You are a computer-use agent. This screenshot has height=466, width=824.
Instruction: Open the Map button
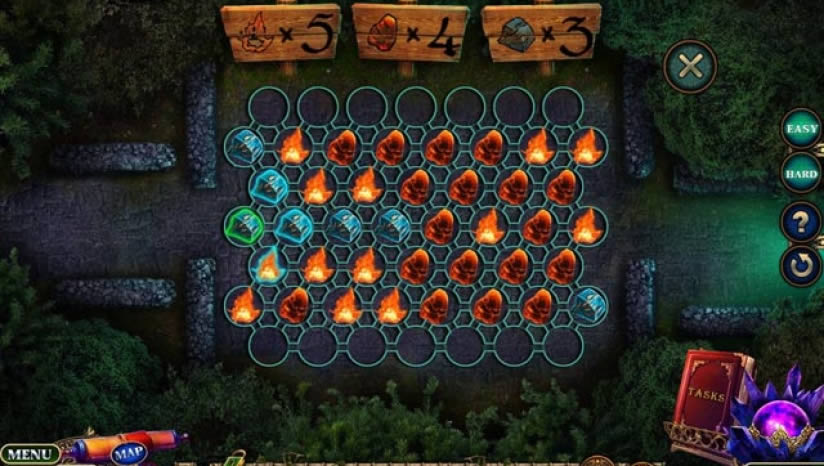(x=128, y=453)
